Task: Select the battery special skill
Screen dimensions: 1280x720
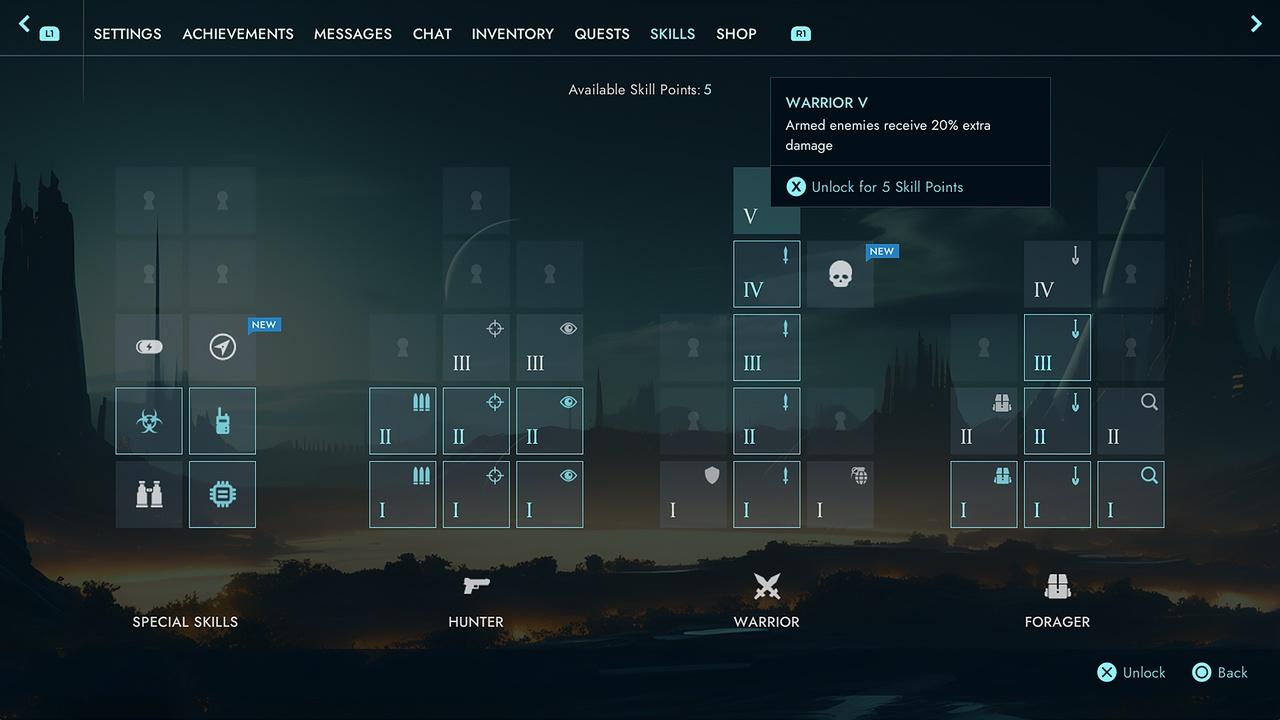Action: [149, 347]
